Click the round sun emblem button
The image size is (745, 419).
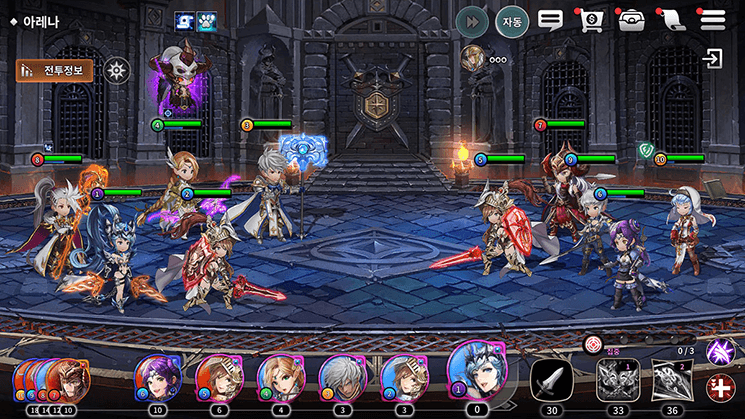[118, 70]
